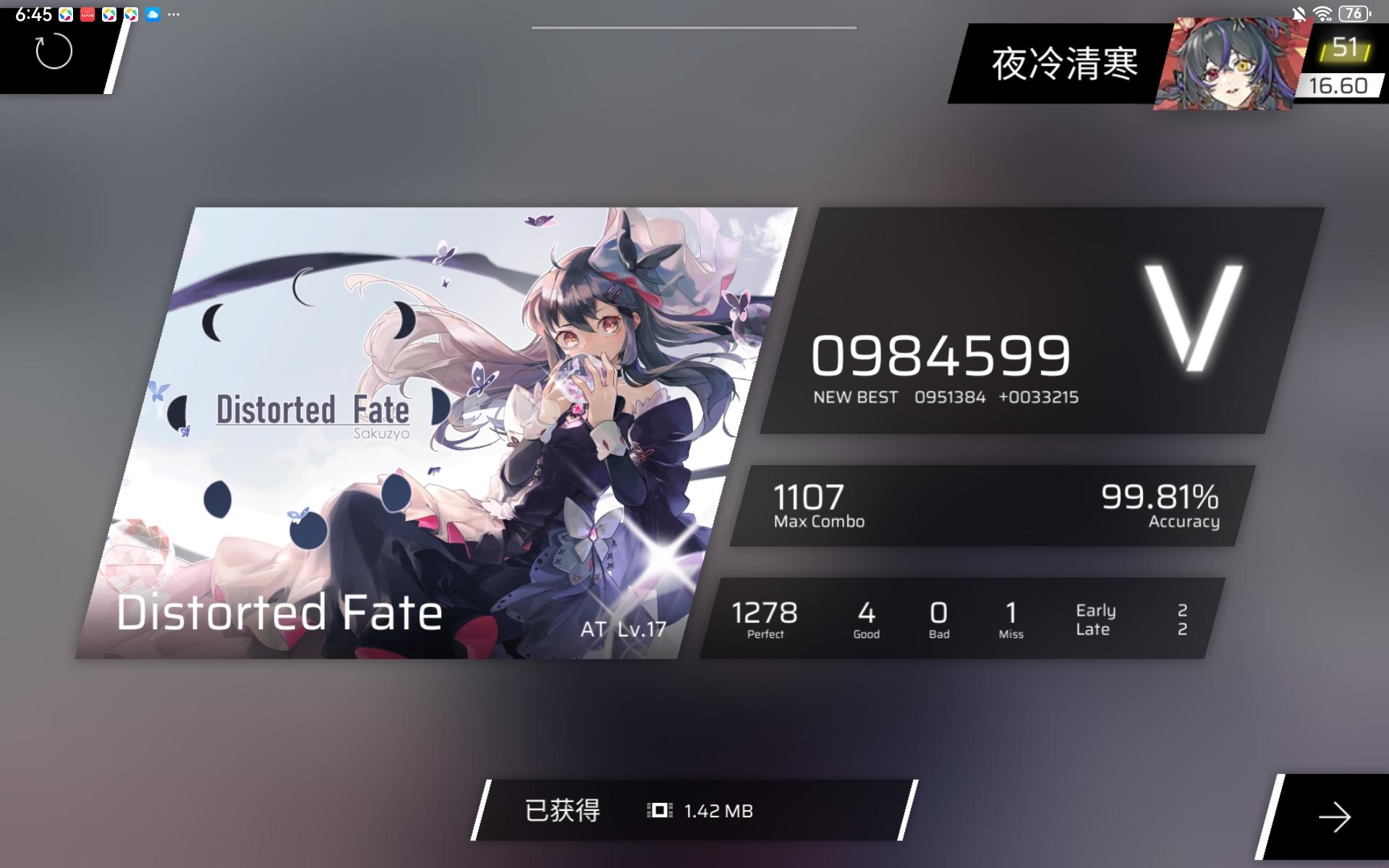The image size is (1389, 868).
Task: Tap the download size icon next to 1.42 MB
Action: click(657, 810)
